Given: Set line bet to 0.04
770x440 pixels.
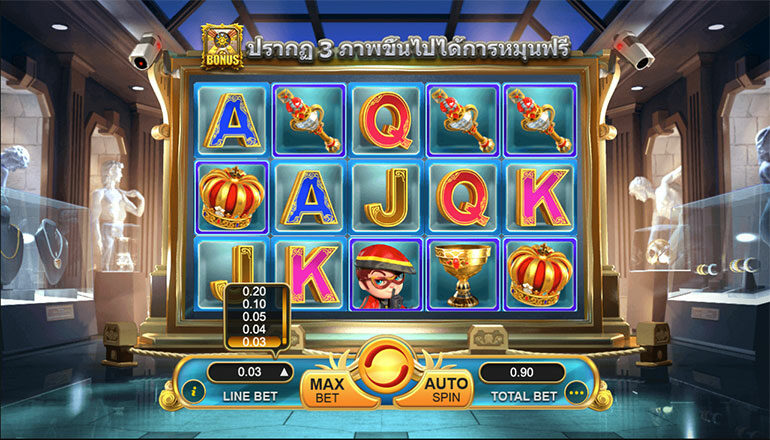Looking at the screenshot, I should coord(254,329).
